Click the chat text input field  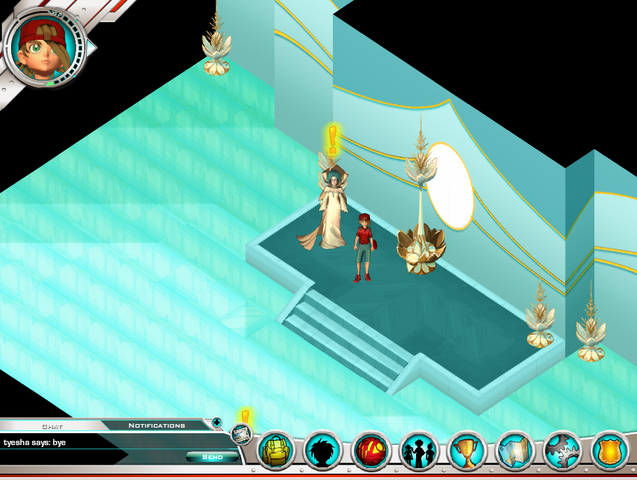click(x=90, y=457)
